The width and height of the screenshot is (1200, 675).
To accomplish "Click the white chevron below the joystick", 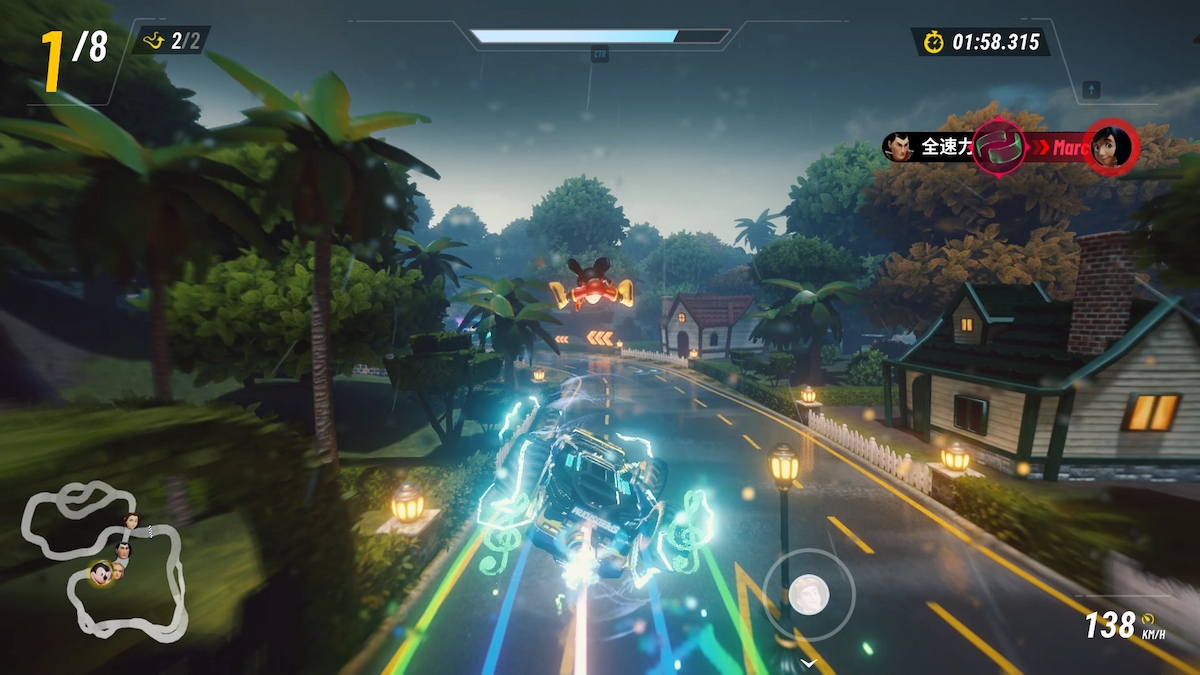I will pos(808,662).
